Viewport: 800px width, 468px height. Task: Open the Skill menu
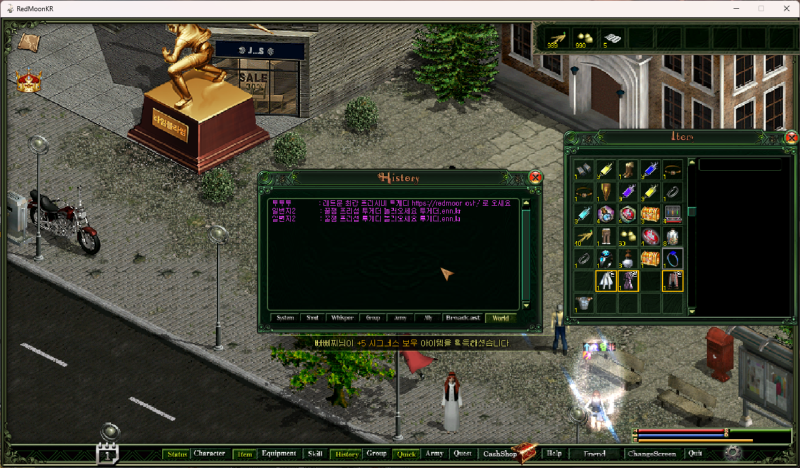[x=314, y=454]
